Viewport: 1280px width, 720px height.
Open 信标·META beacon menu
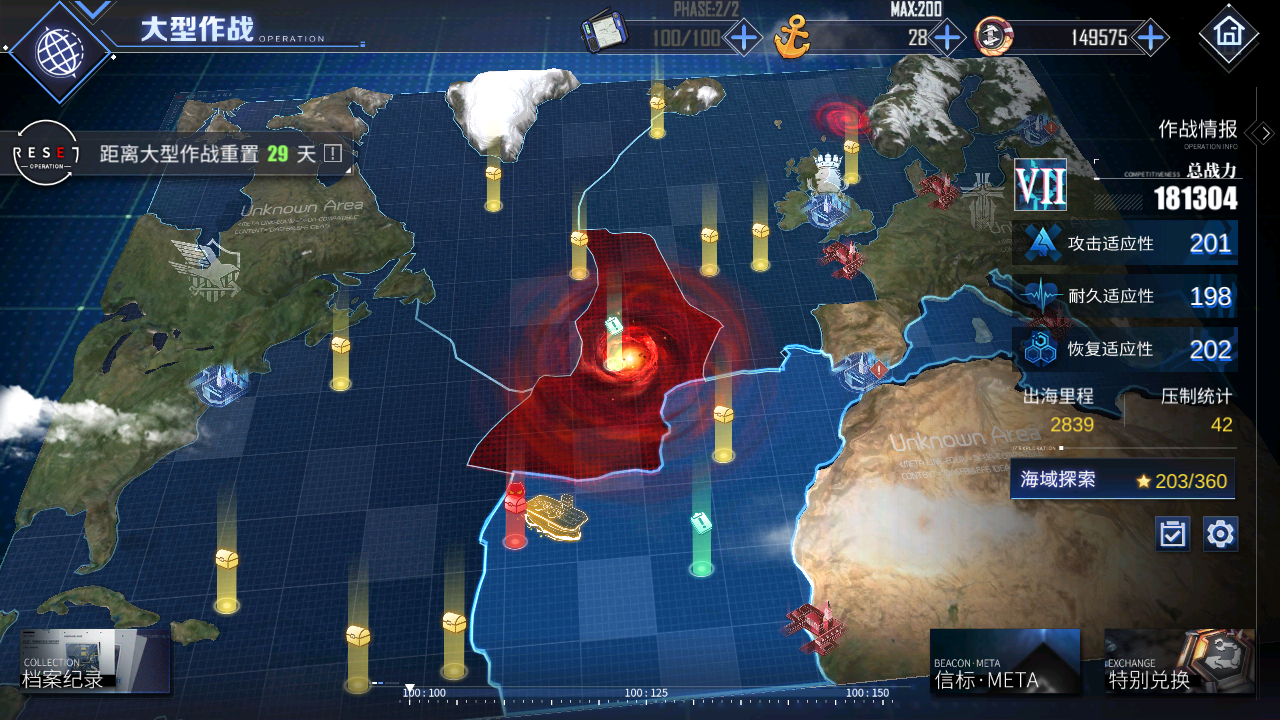click(x=1004, y=662)
